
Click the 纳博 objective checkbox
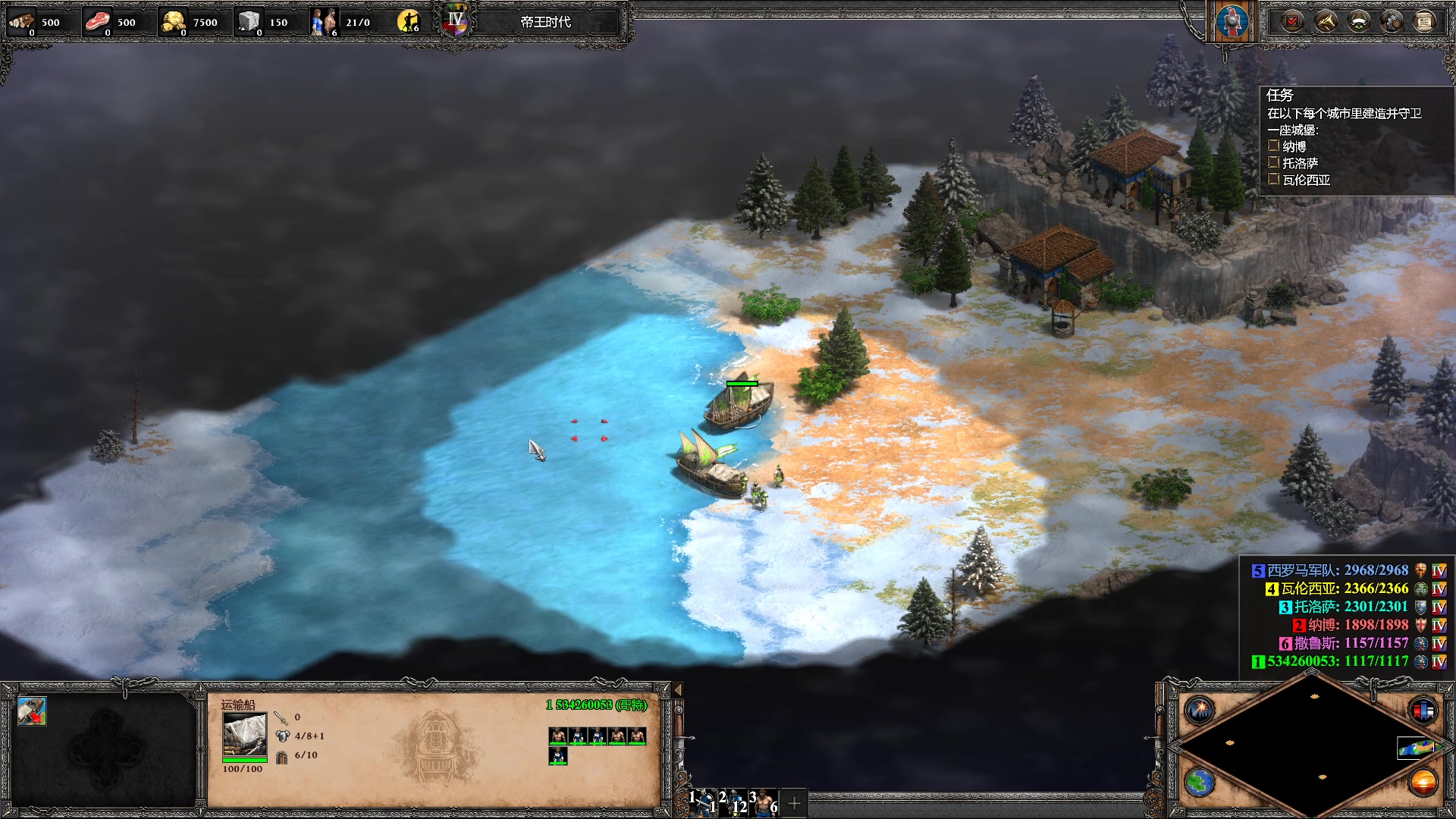click(1274, 146)
